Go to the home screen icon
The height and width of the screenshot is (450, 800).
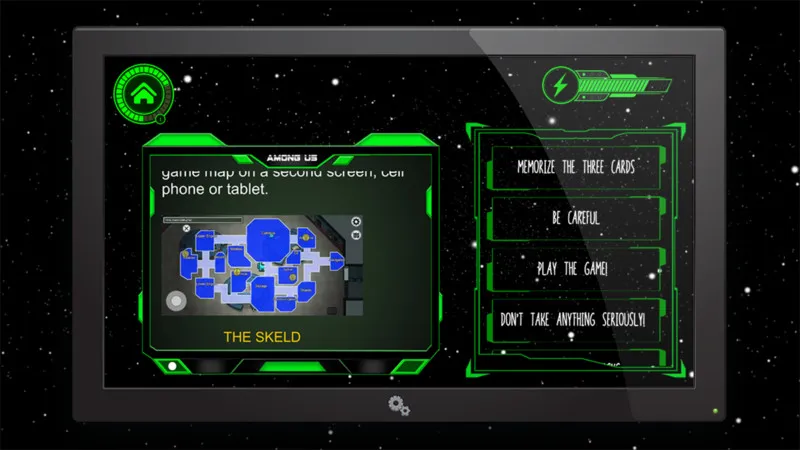[141, 95]
